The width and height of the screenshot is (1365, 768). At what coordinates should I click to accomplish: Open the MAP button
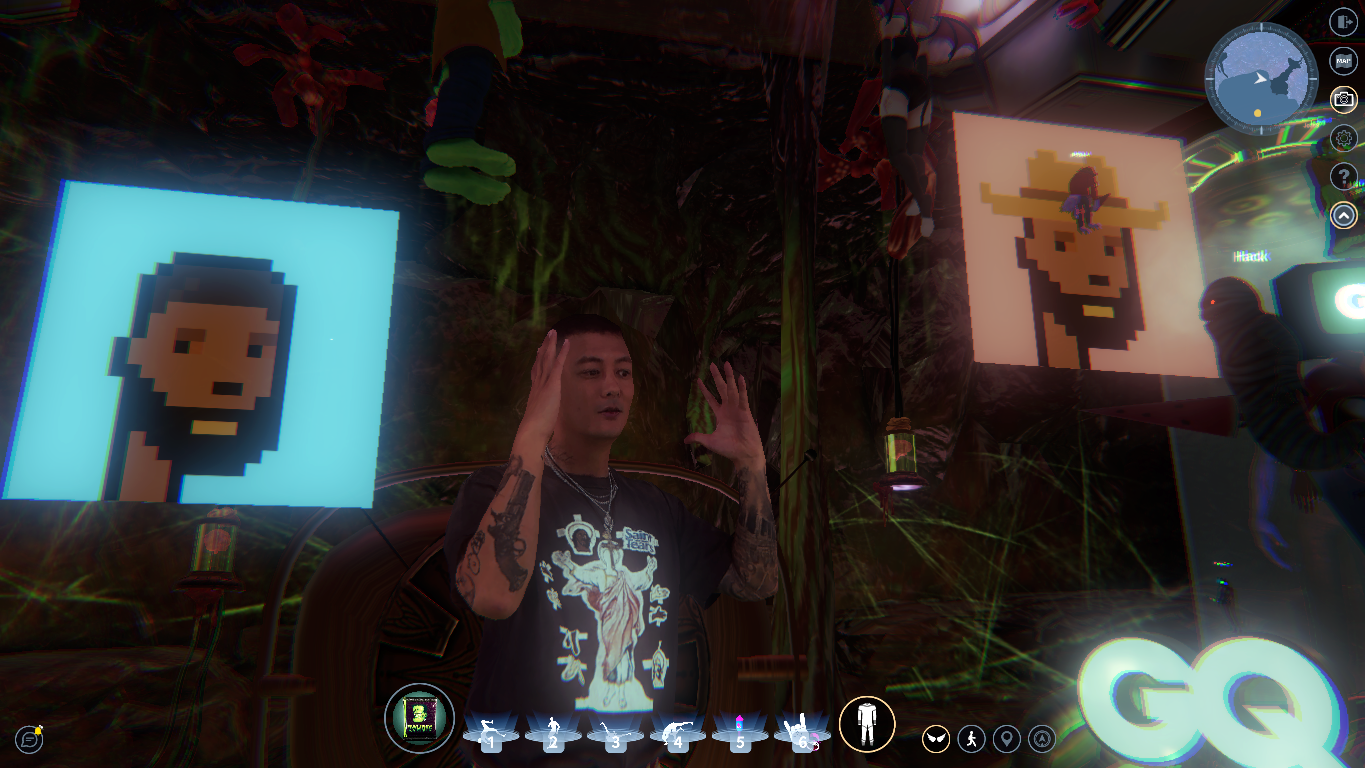1343,60
